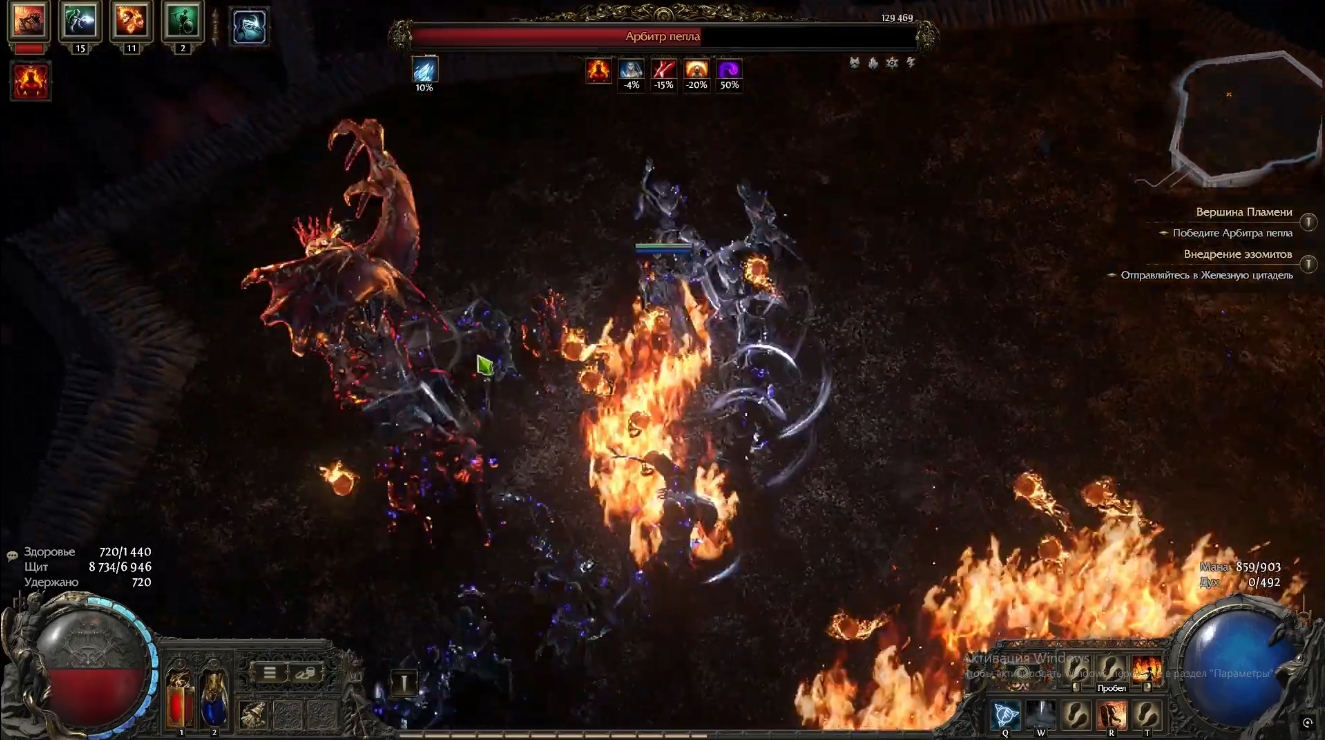This screenshot has height=740, width=1325.
Task: Click the ice shard debuff on boss bar
Action: (425, 69)
